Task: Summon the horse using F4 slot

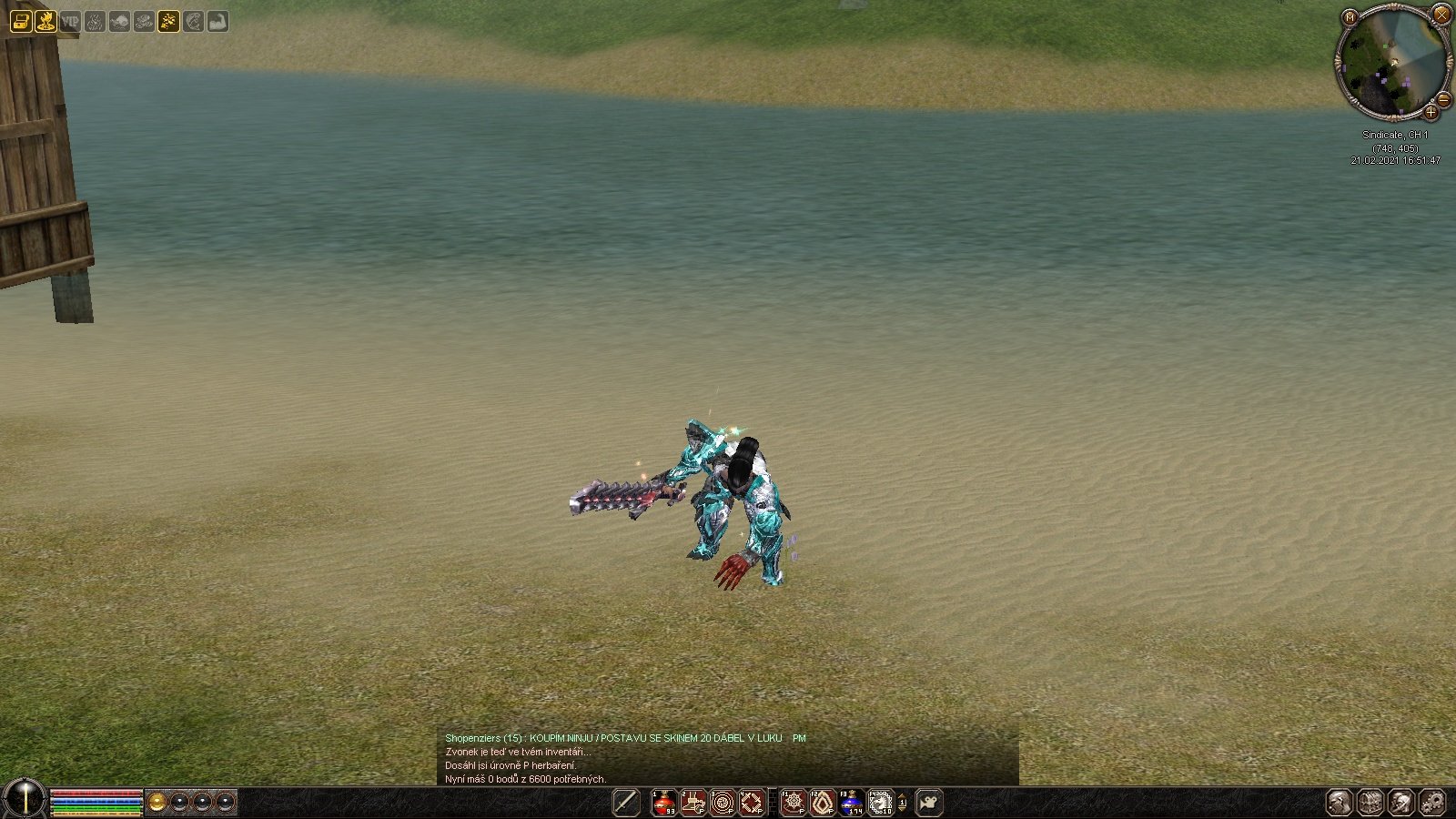Action: point(881,803)
